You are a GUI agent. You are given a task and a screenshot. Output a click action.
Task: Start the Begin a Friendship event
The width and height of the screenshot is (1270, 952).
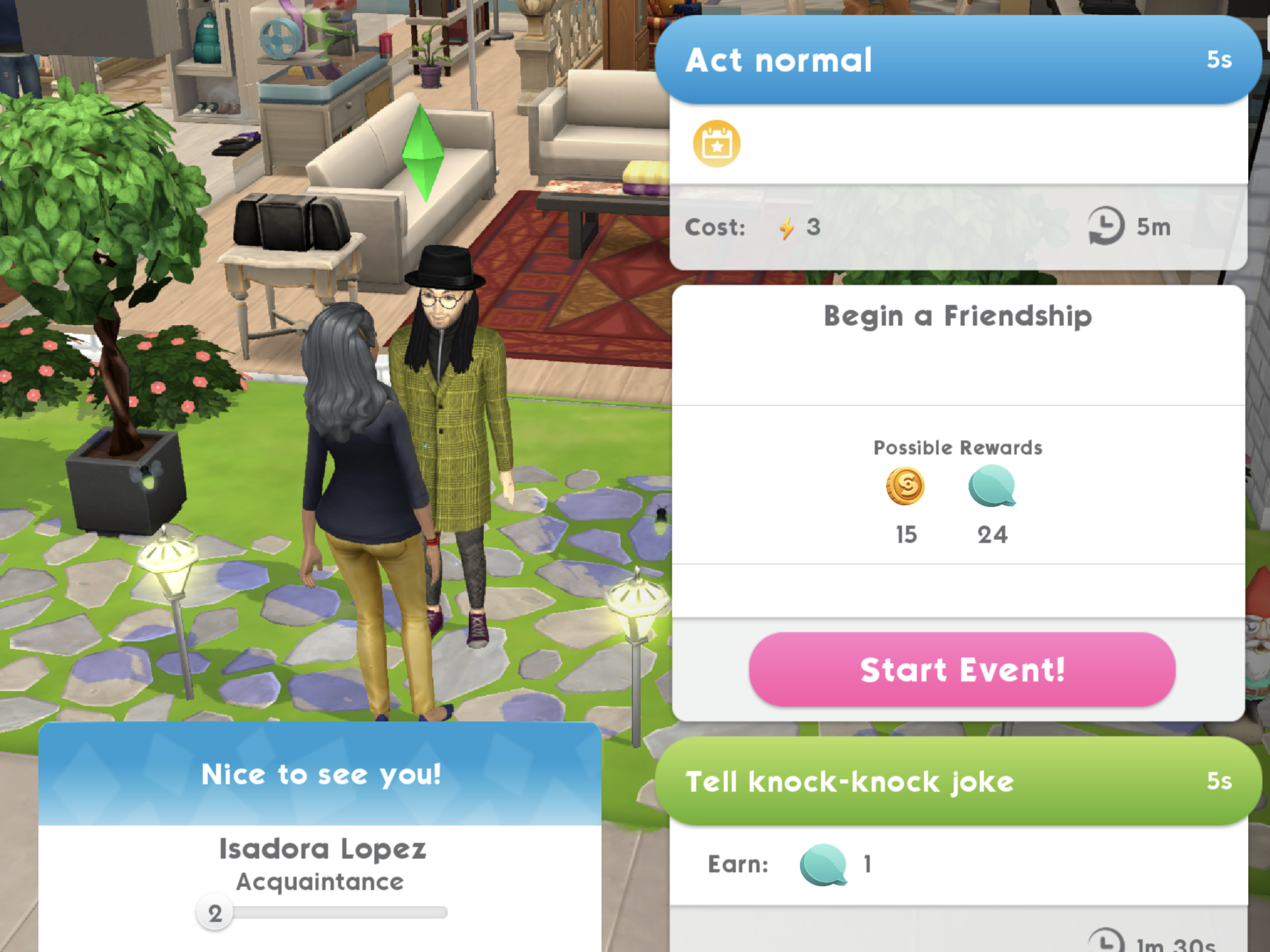(x=962, y=669)
